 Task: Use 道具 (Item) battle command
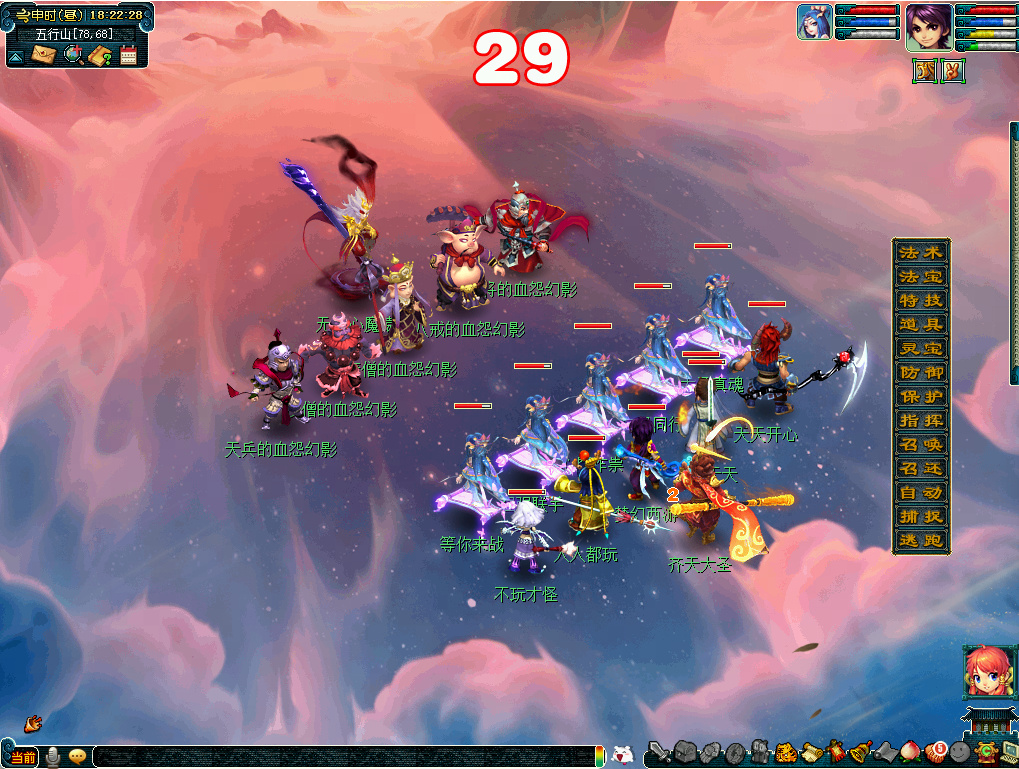pos(920,324)
